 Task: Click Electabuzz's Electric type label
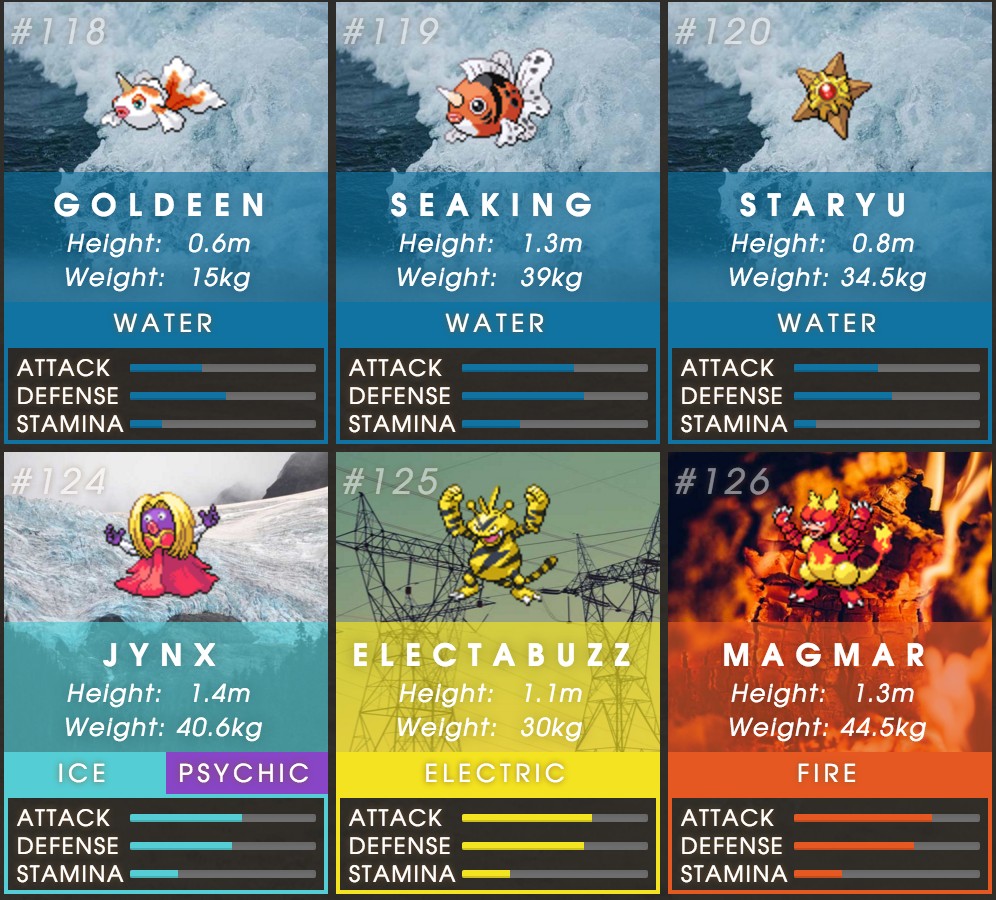point(497,773)
